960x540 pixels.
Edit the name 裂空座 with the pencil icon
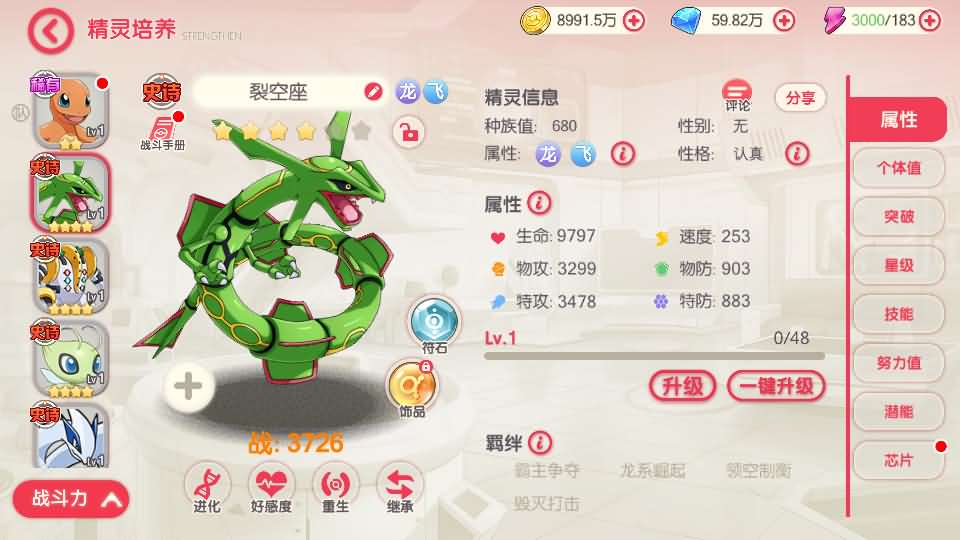pos(373,93)
